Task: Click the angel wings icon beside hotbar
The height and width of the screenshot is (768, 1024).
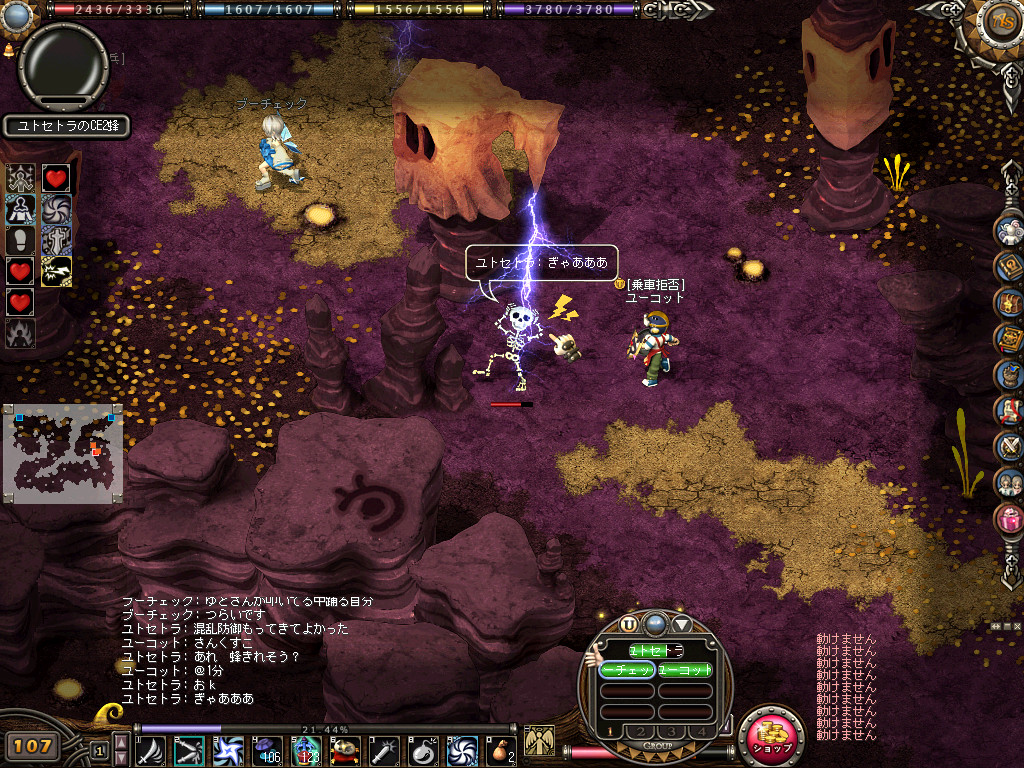Action: point(539,741)
